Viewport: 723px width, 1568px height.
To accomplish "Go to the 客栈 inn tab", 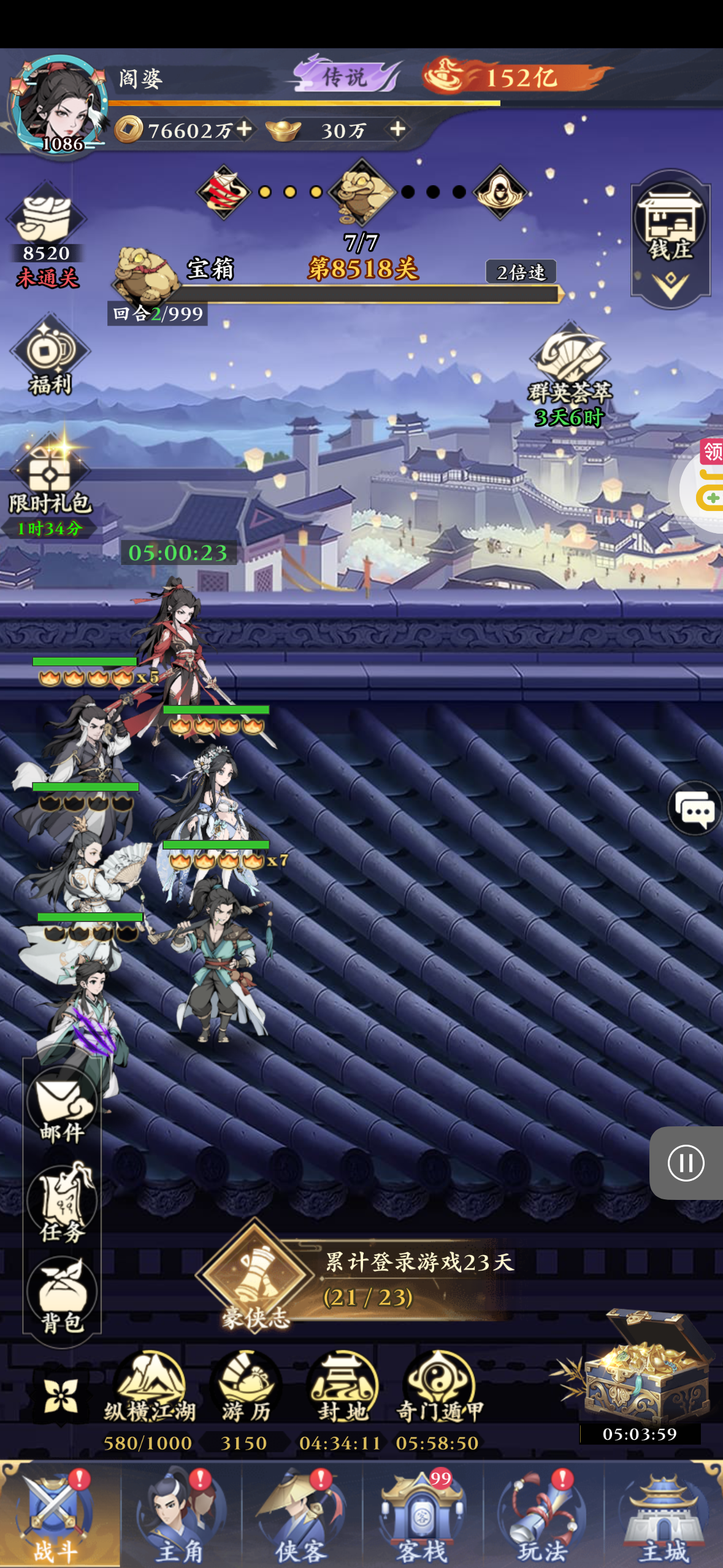I will [421, 1515].
